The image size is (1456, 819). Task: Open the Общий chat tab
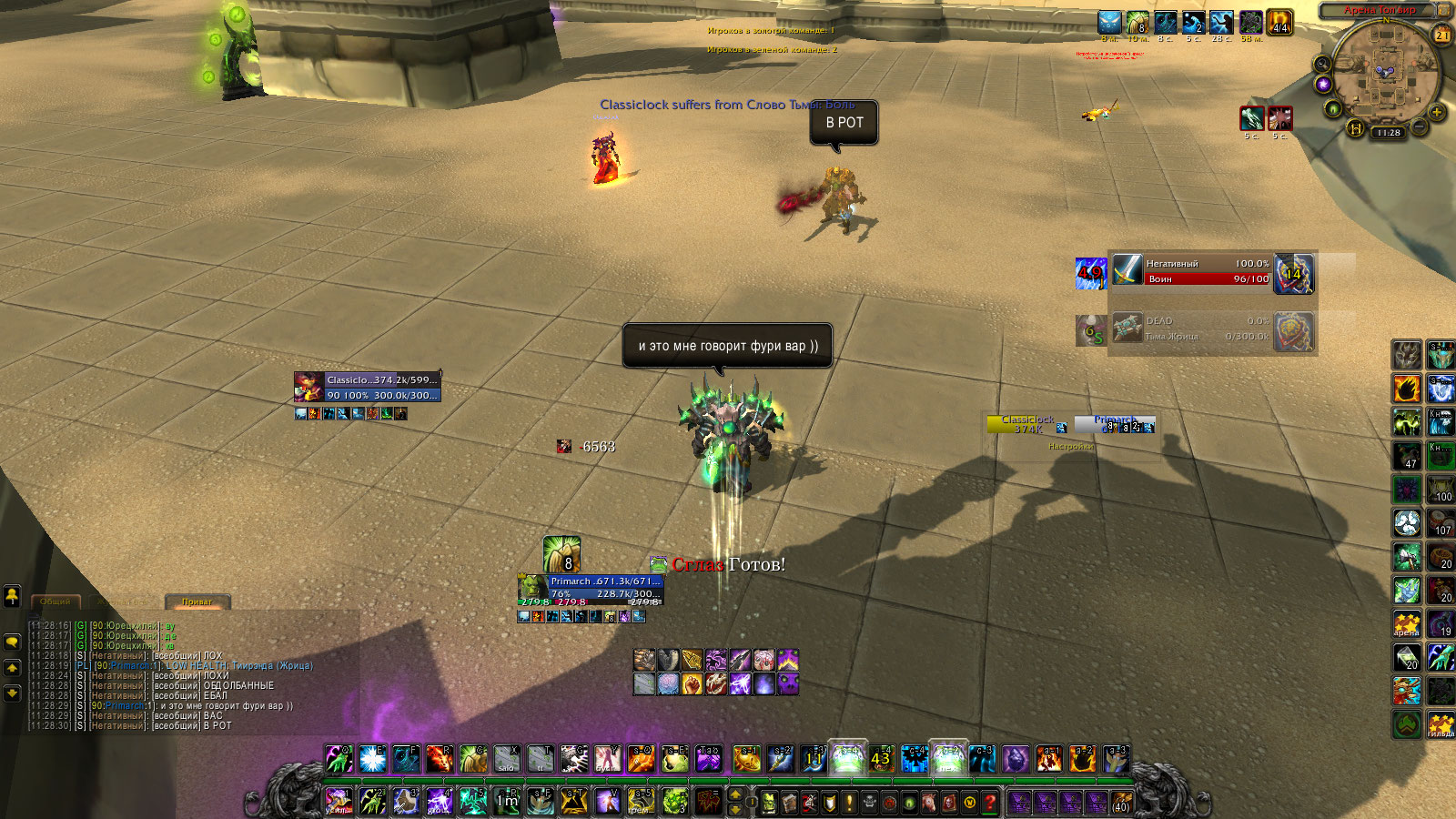coord(56,602)
